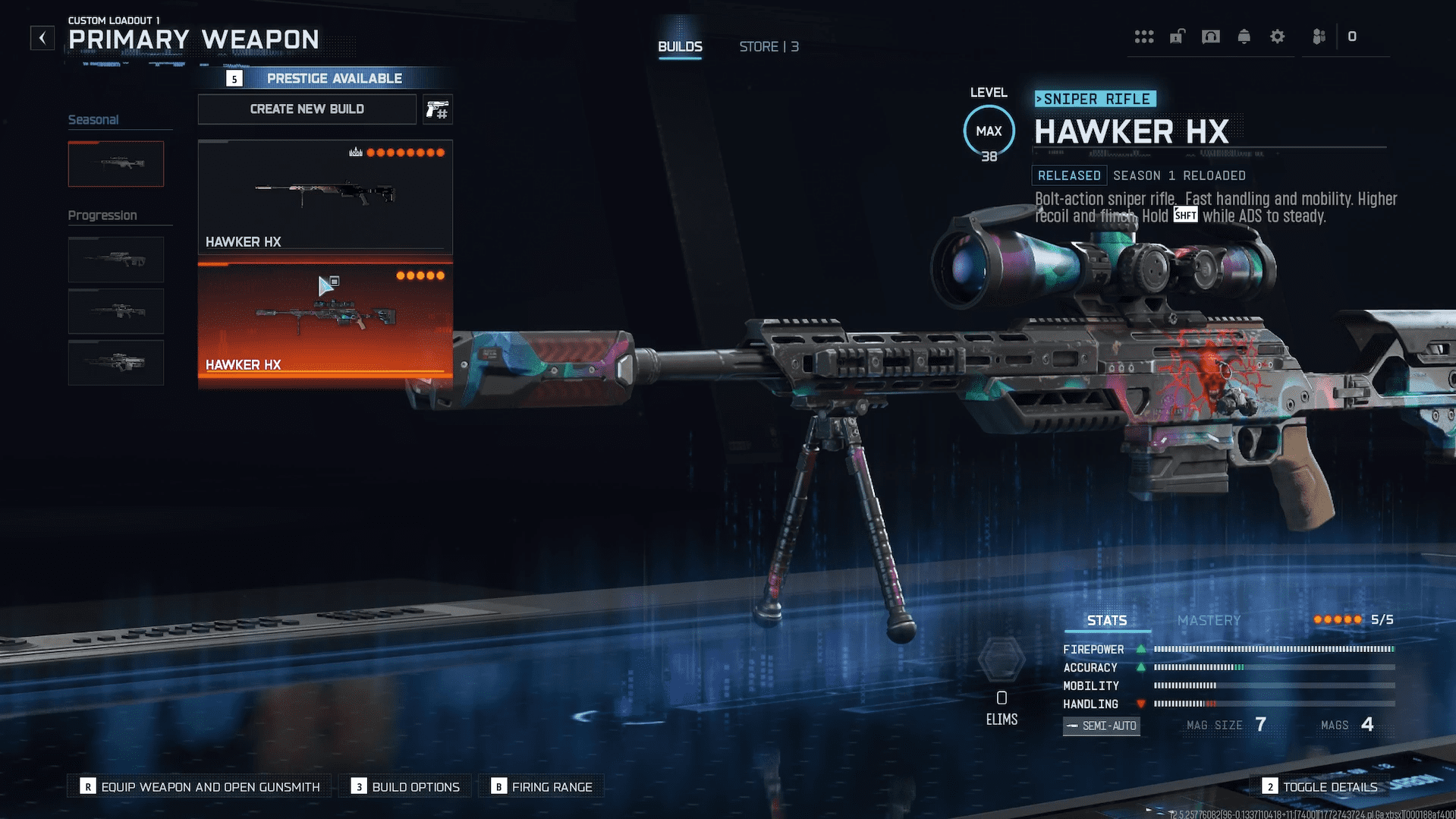This screenshot has height=819, width=1456.
Task: Open the build code pistol icon button
Action: [438, 109]
